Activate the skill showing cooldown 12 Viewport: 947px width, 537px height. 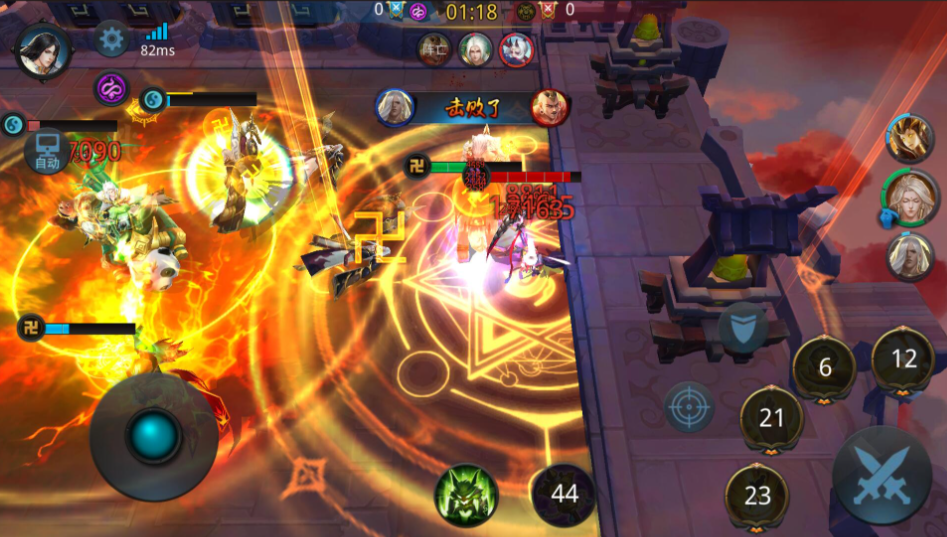click(x=903, y=359)
